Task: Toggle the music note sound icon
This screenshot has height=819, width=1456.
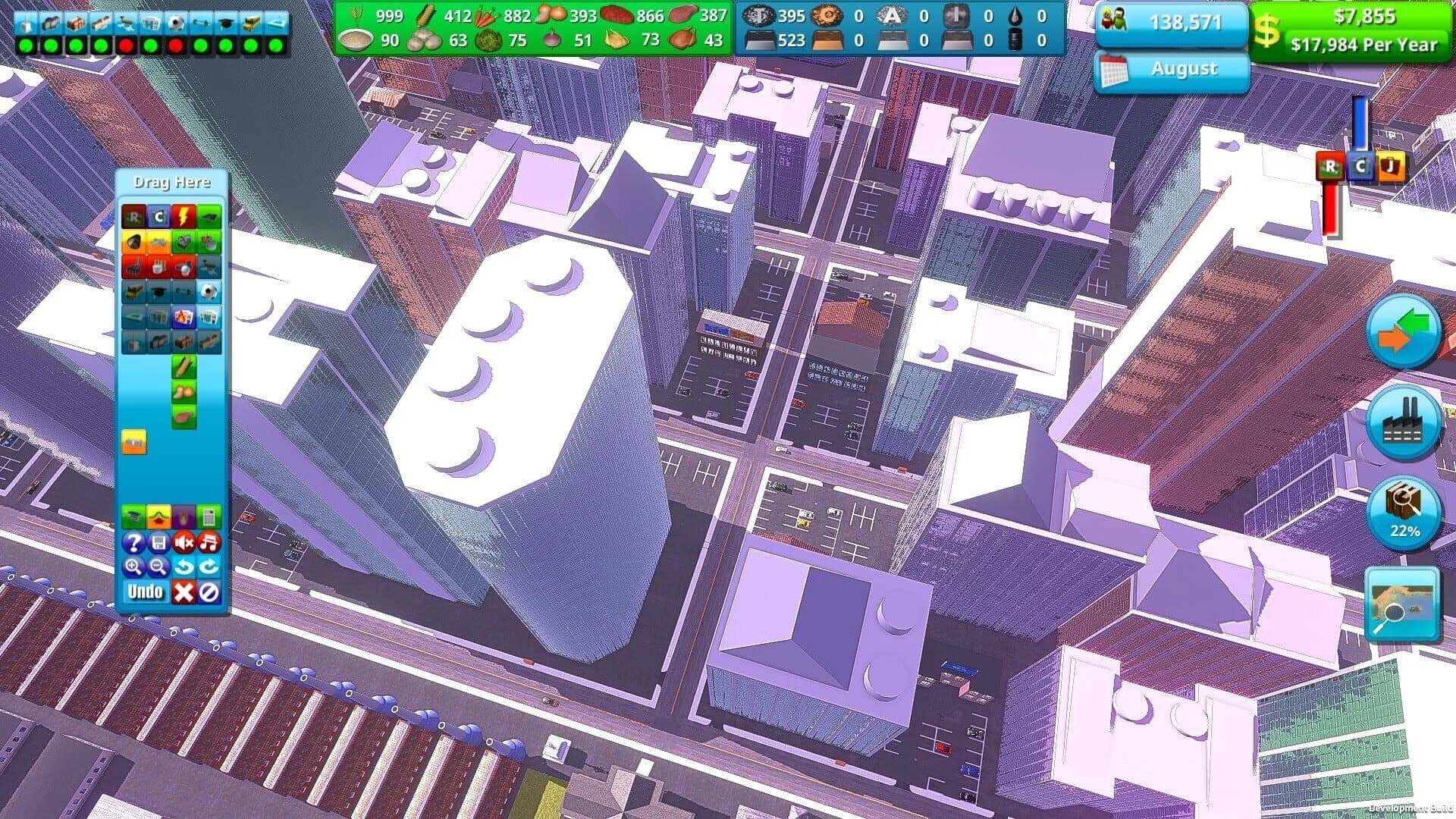Action: click(209, 541)
